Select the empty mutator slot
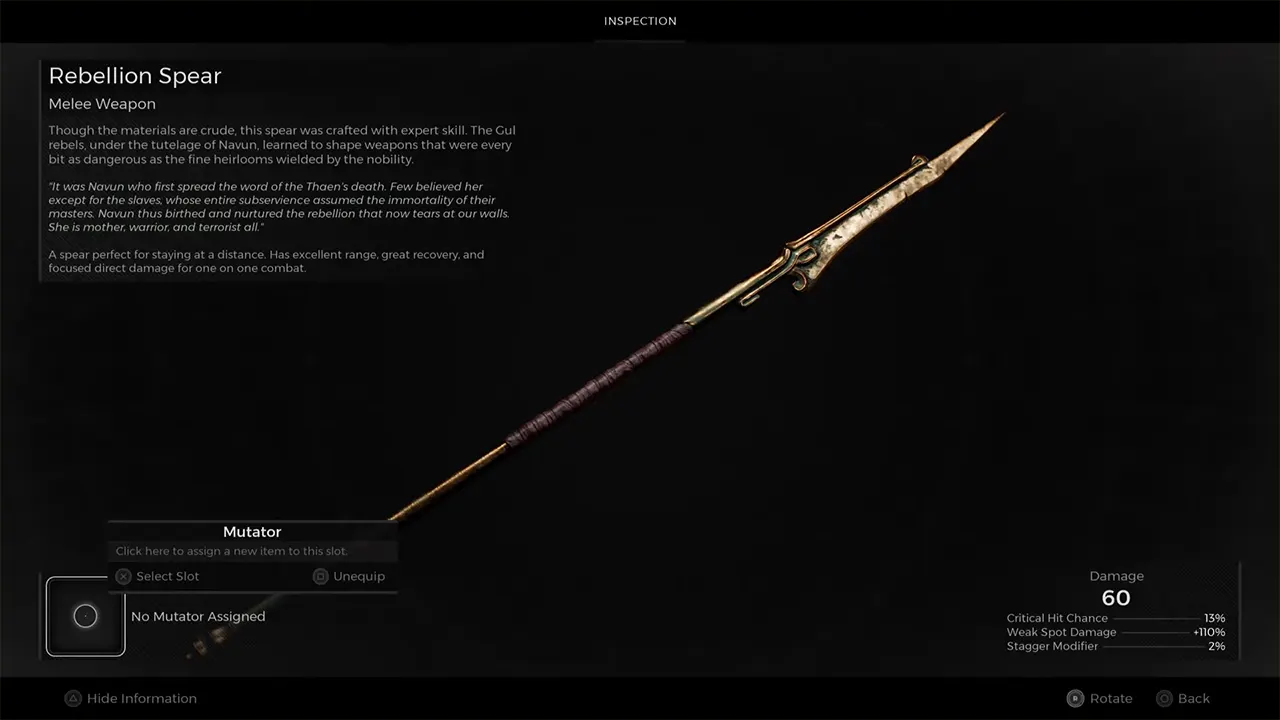The height and width of the screenshot is (720, 1280). point(85,616)
